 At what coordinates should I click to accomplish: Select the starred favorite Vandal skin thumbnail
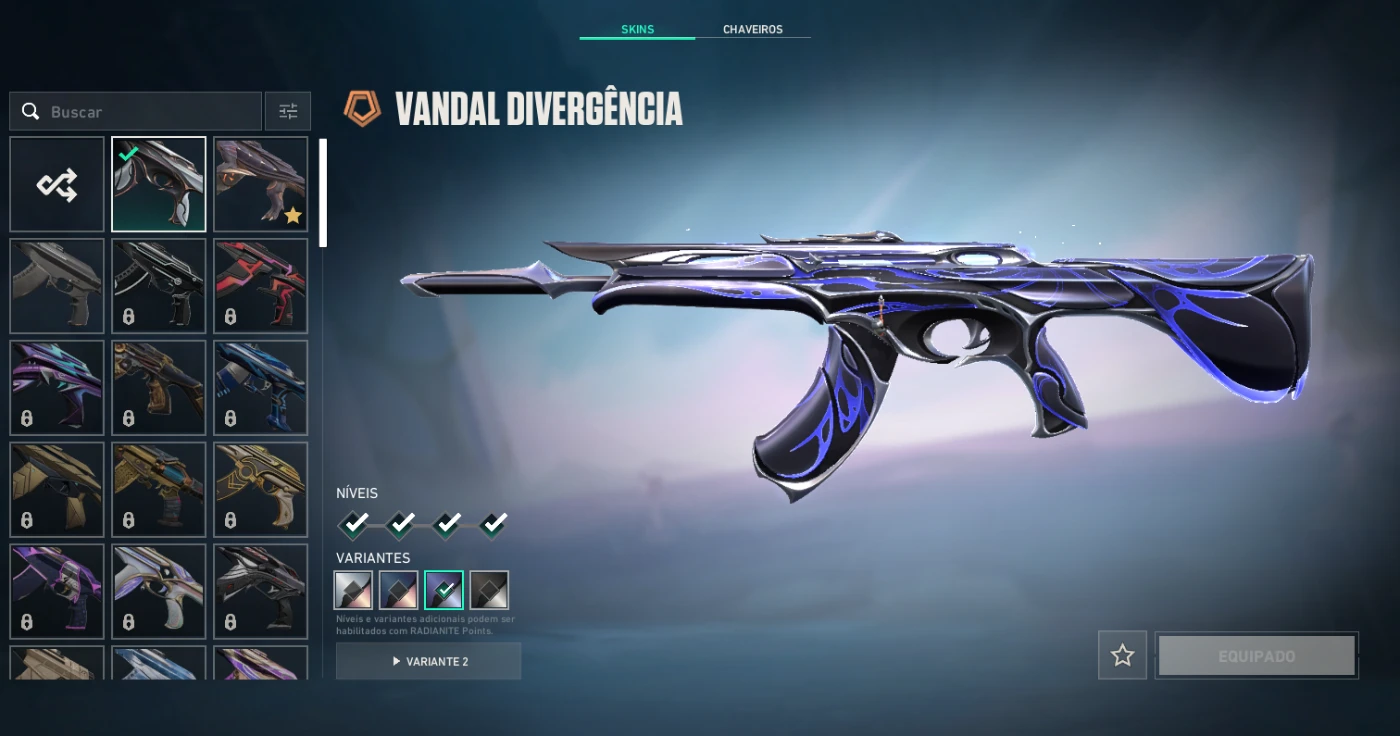(261, 185)
